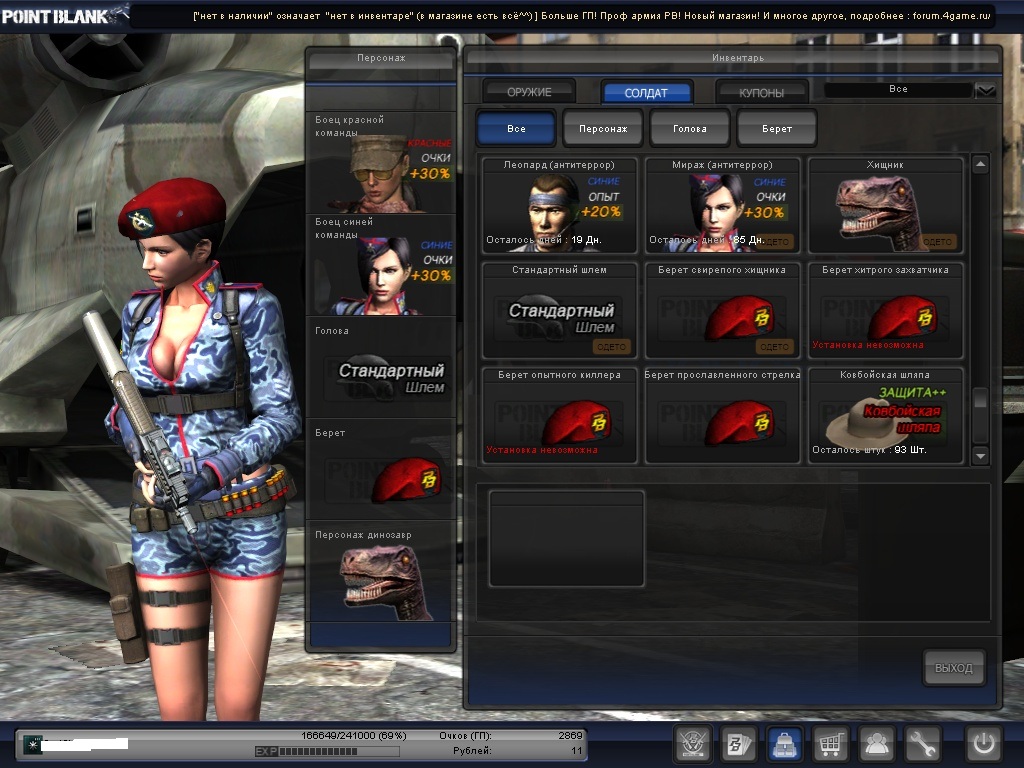
Task: Switch to the ОРУЖИЕ inventory tab
Action: point(529,92)
